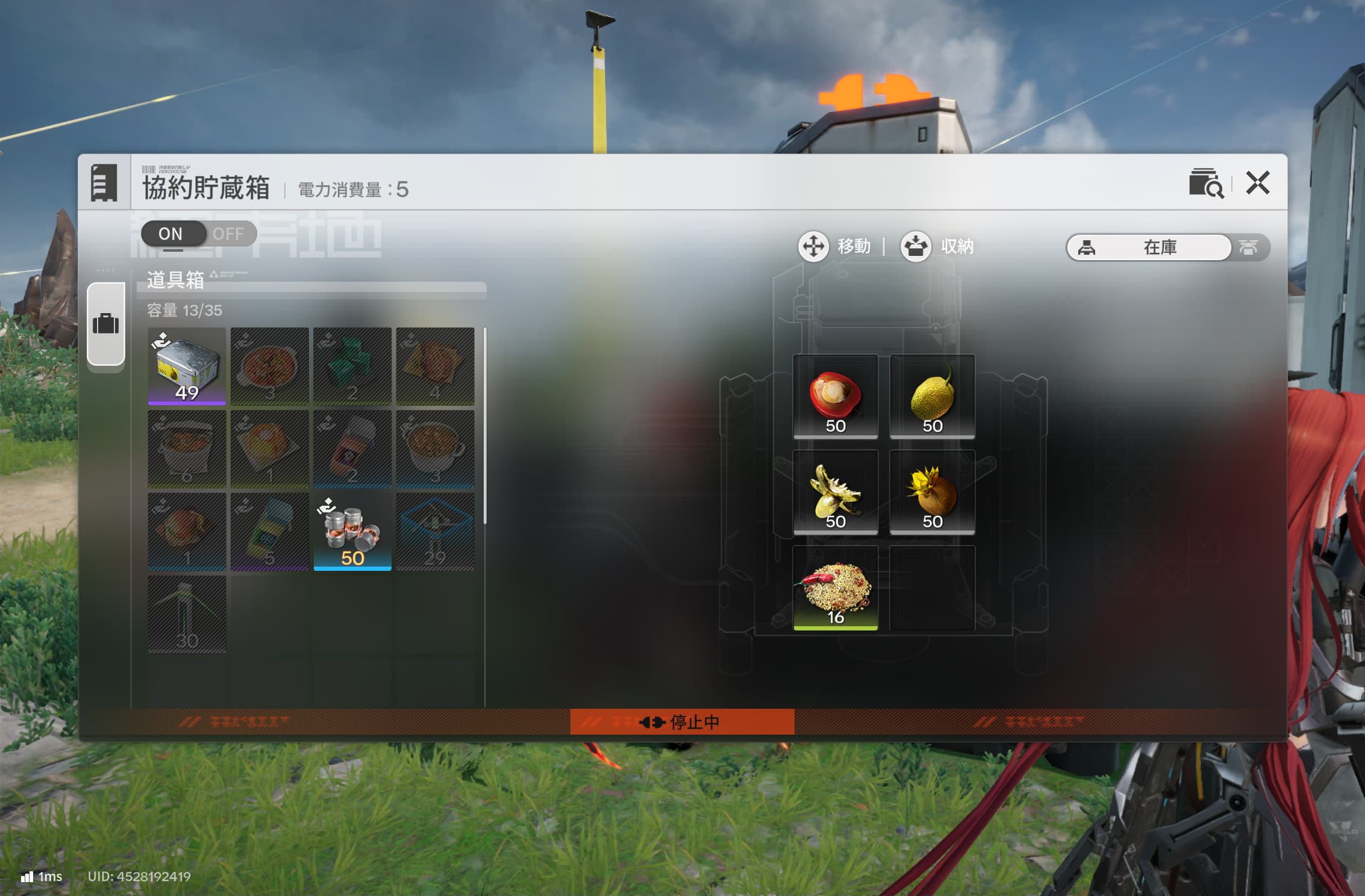The width and height of the screenshot is (1365, 896).
Task: Select the metal canisters stack of 50
Action: (x=352, y=531)
